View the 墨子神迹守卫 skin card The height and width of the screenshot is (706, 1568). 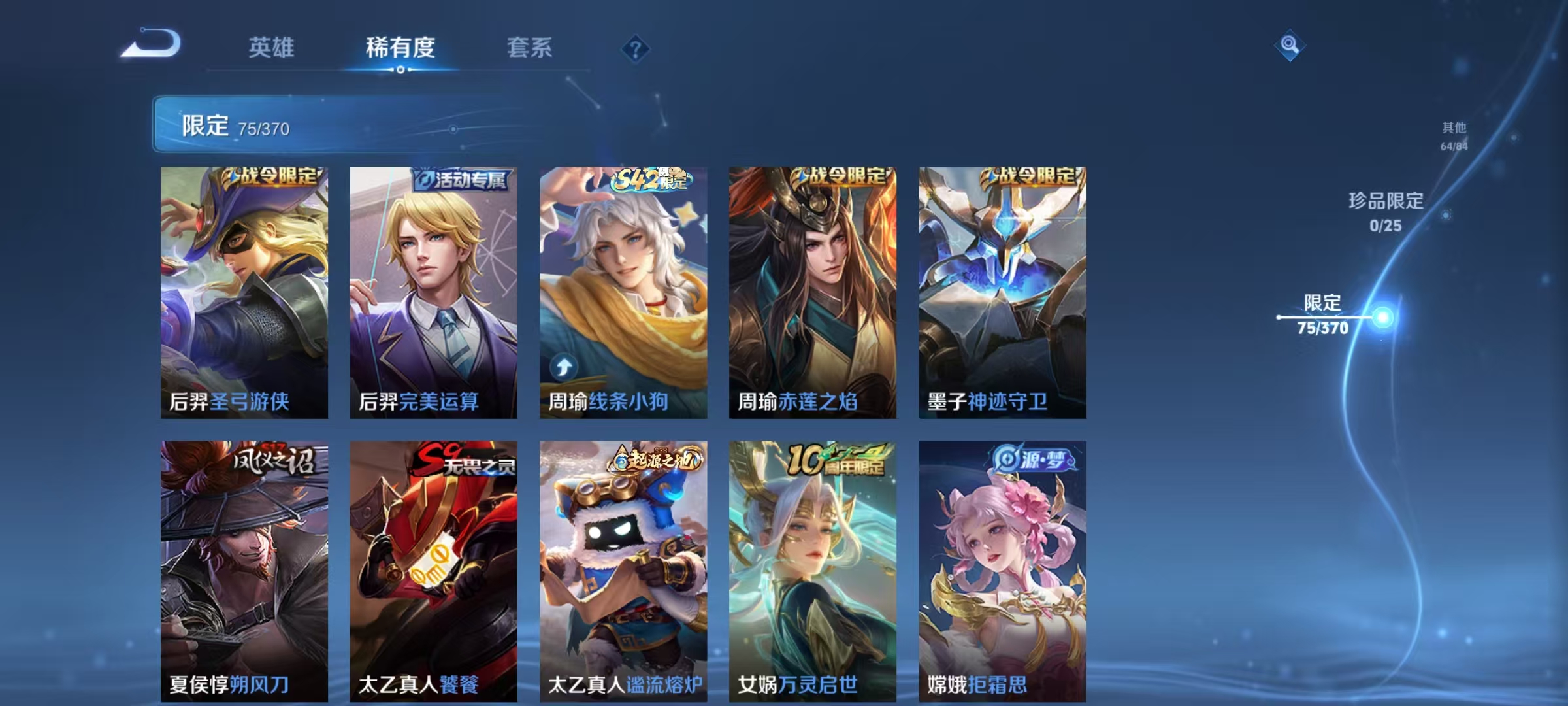[1002, 294]
